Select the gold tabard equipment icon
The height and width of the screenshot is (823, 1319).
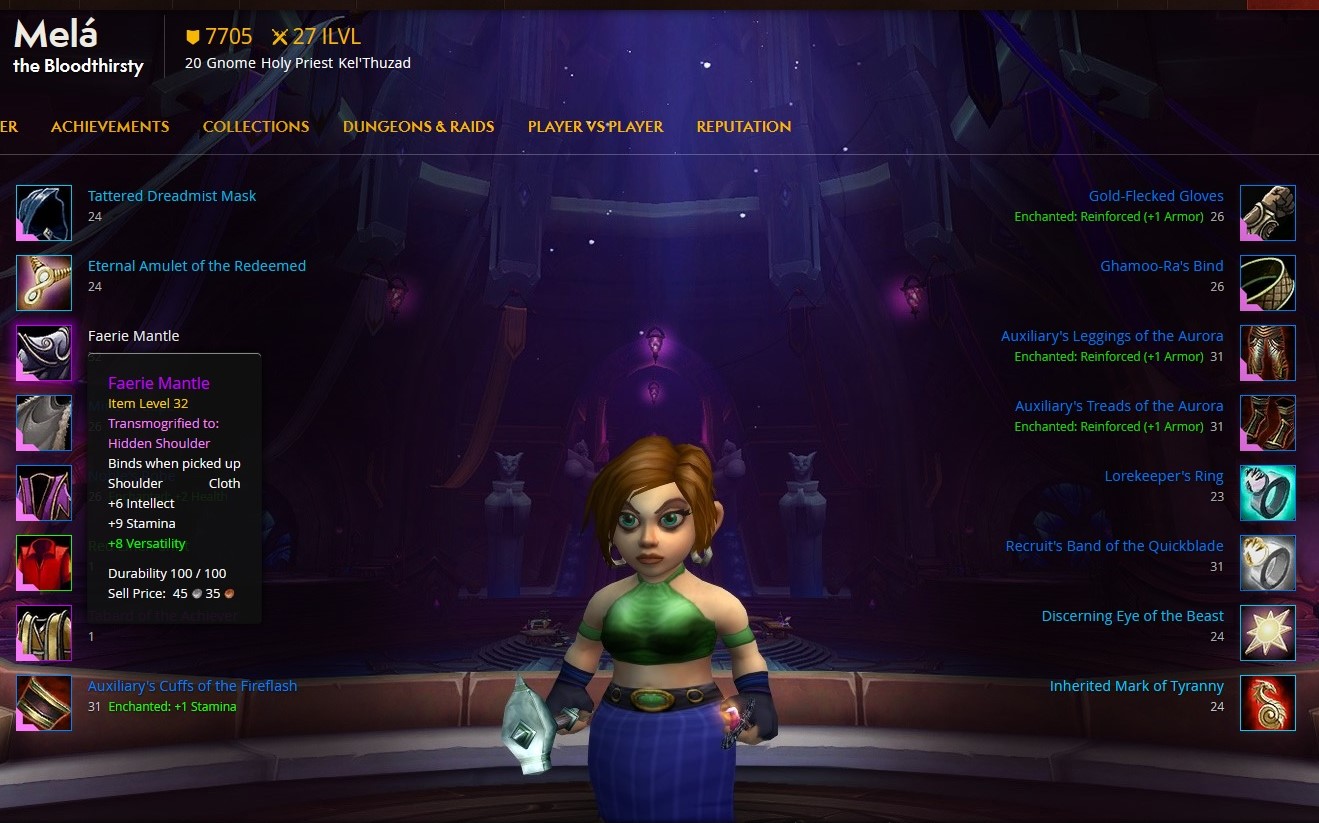coord(44,633)
